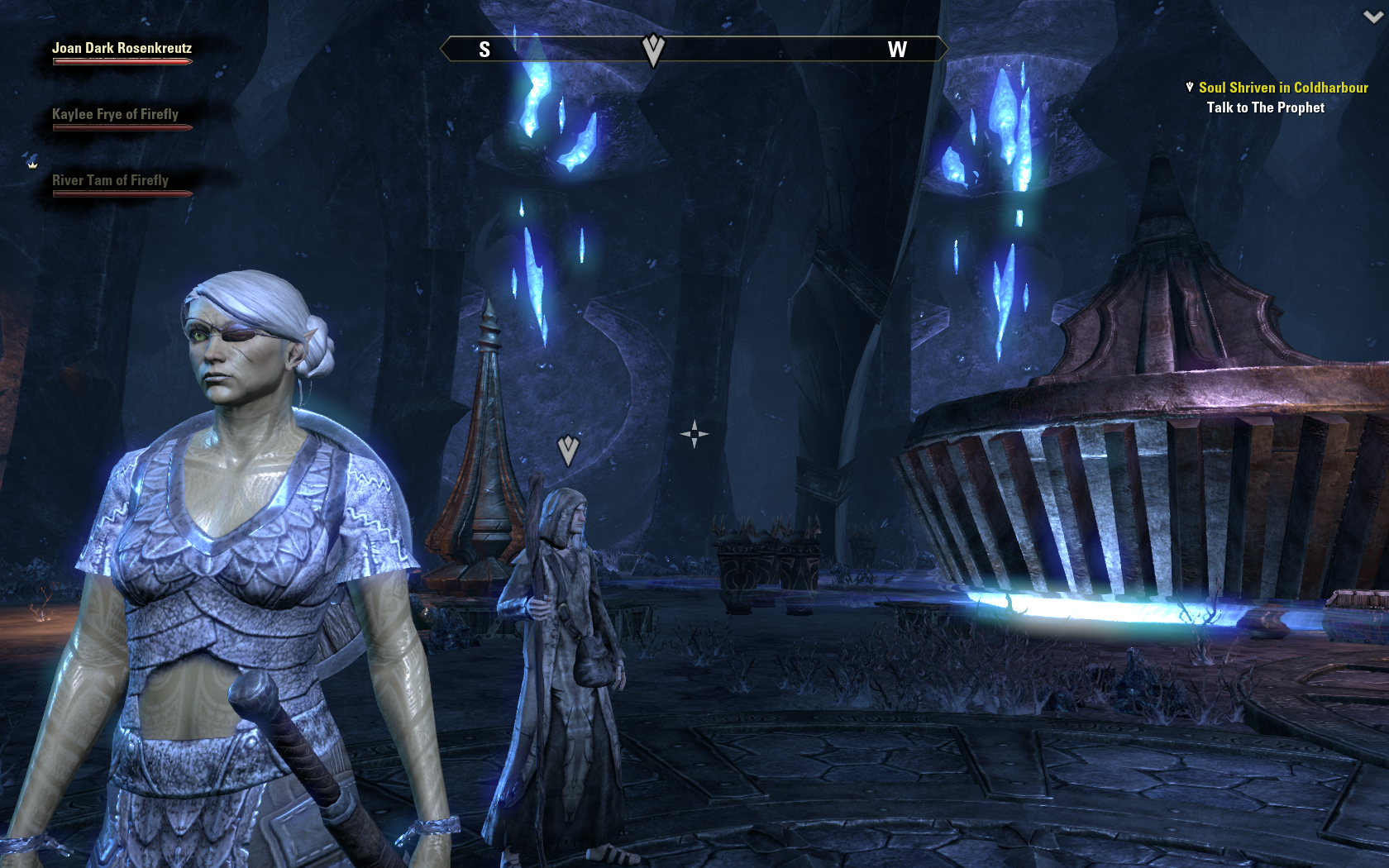Click the quest marker on the compass
Image resolution: width=1389 pixels, height=868 pixels.
[x=653, y=50]
